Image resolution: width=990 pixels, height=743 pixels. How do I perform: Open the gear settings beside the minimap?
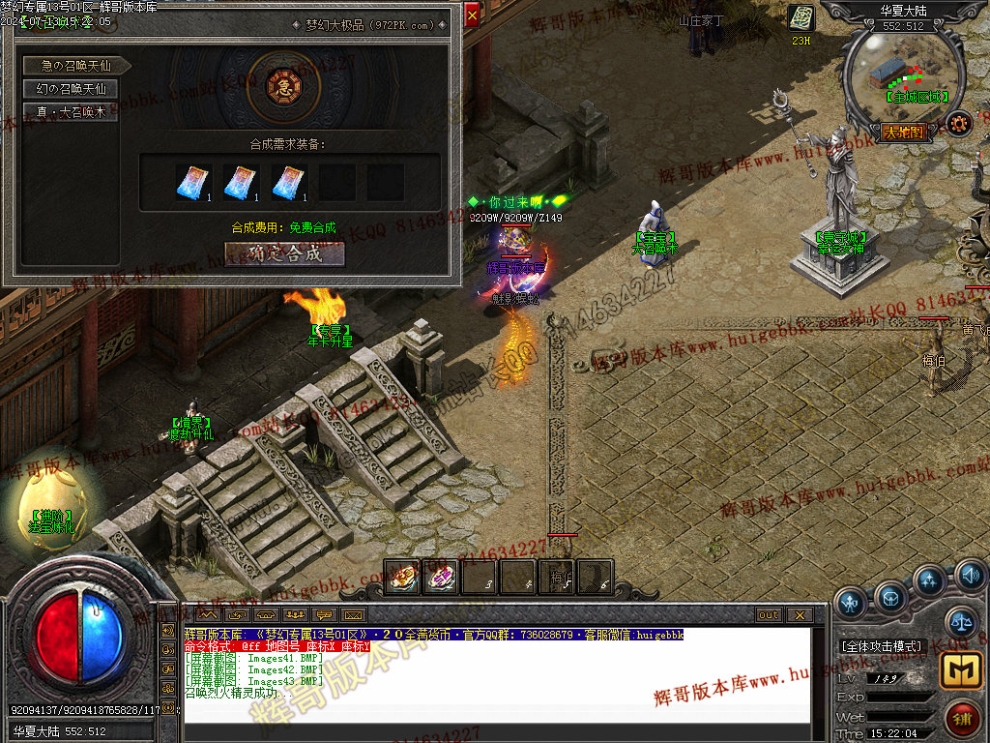tap(959, 123)
